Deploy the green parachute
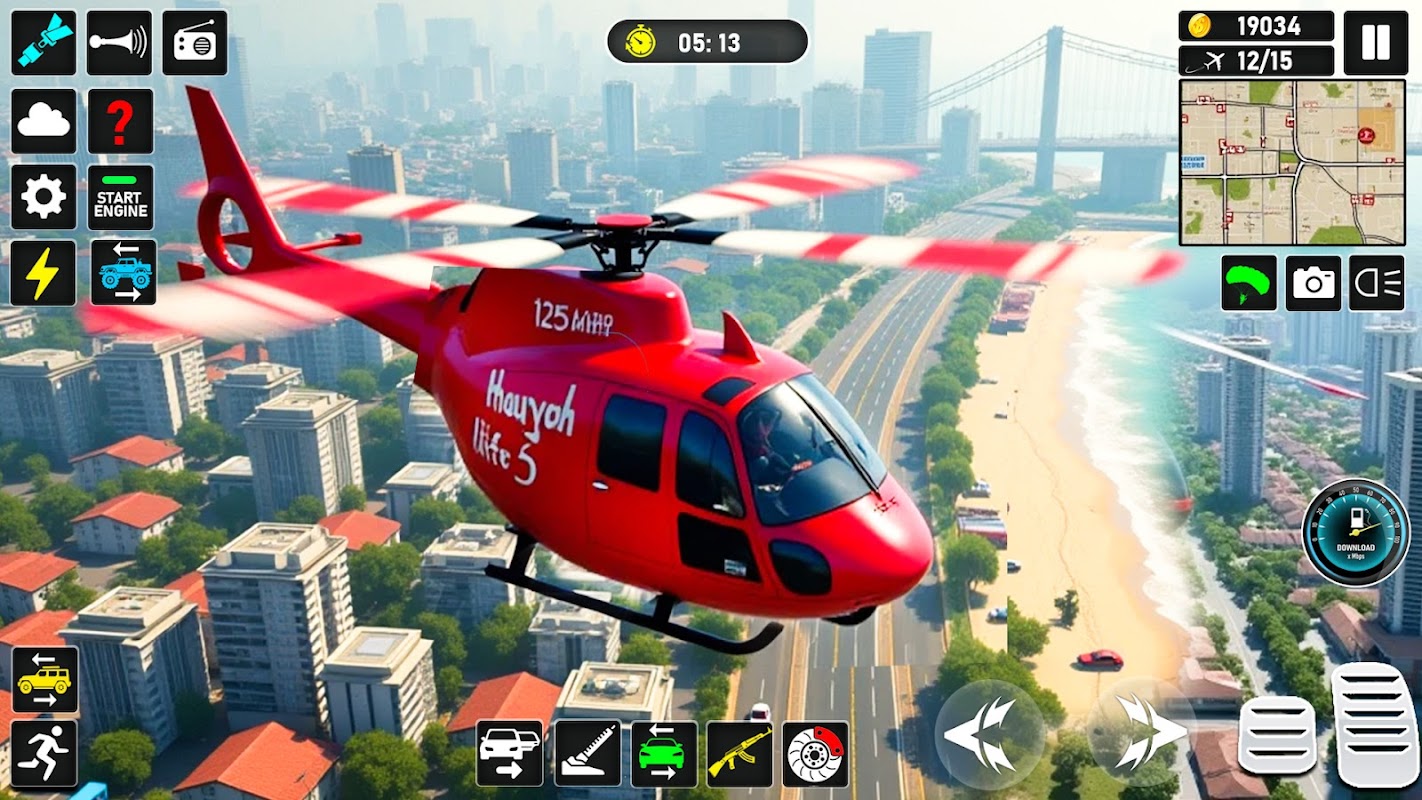 [x=1249, y=283]
